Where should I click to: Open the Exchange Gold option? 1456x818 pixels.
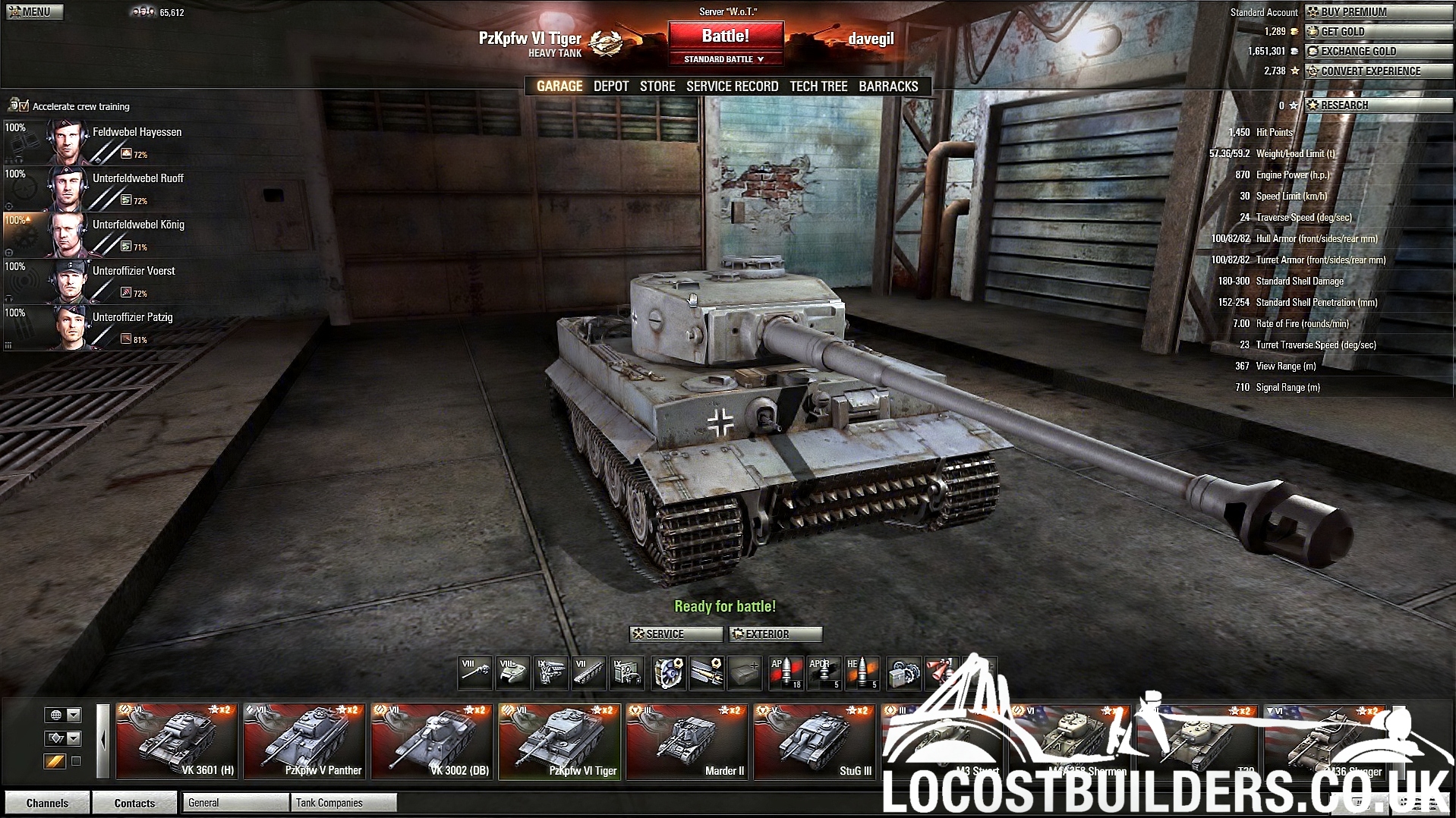click(x=1378, y=52)
